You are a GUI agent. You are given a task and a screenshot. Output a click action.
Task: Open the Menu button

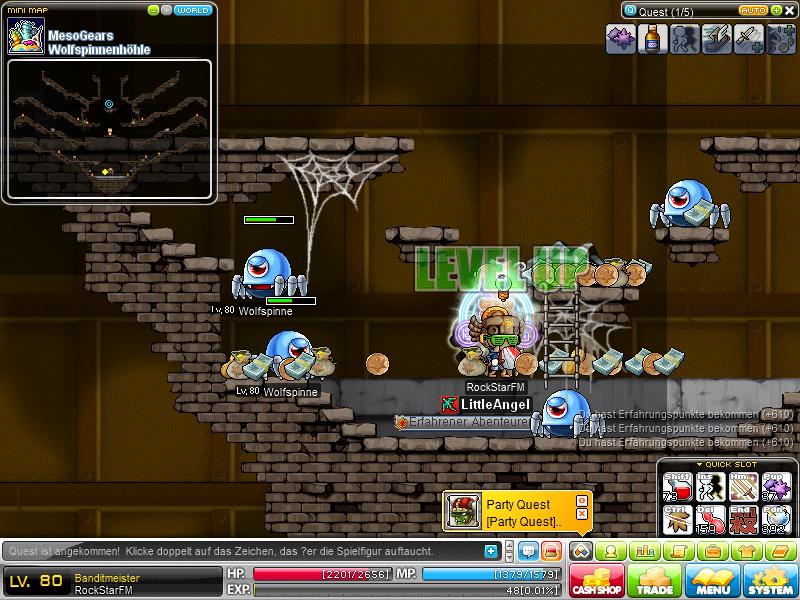pos(711,580)
